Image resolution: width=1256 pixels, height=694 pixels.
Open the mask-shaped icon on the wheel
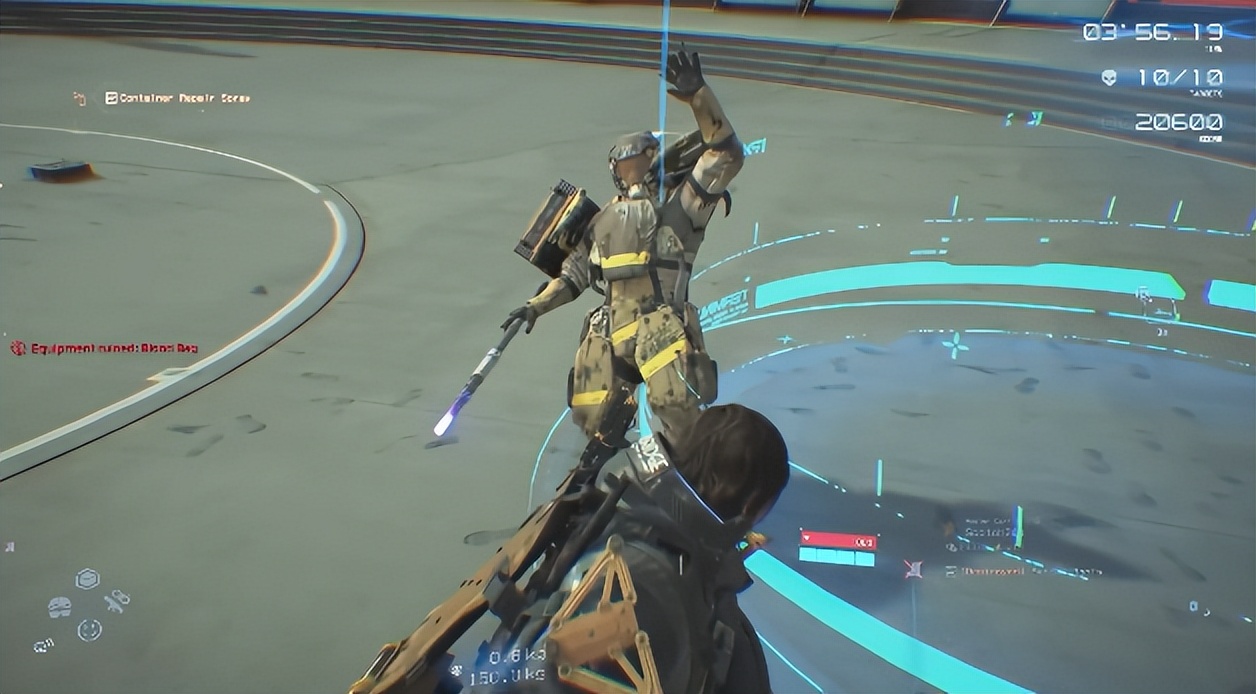click(60, 607)
